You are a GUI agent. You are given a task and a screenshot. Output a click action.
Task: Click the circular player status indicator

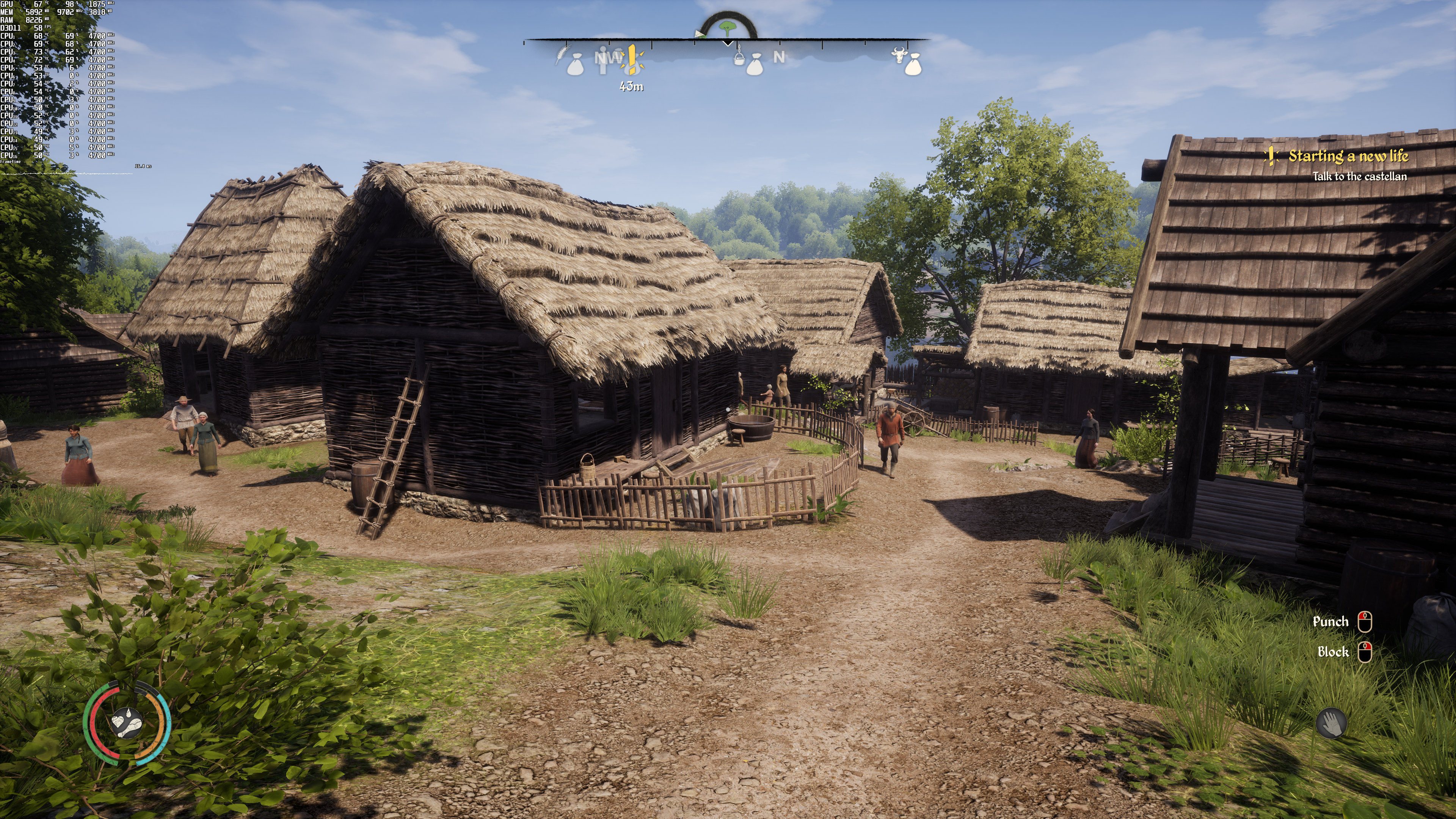click(x=127, y=723)
